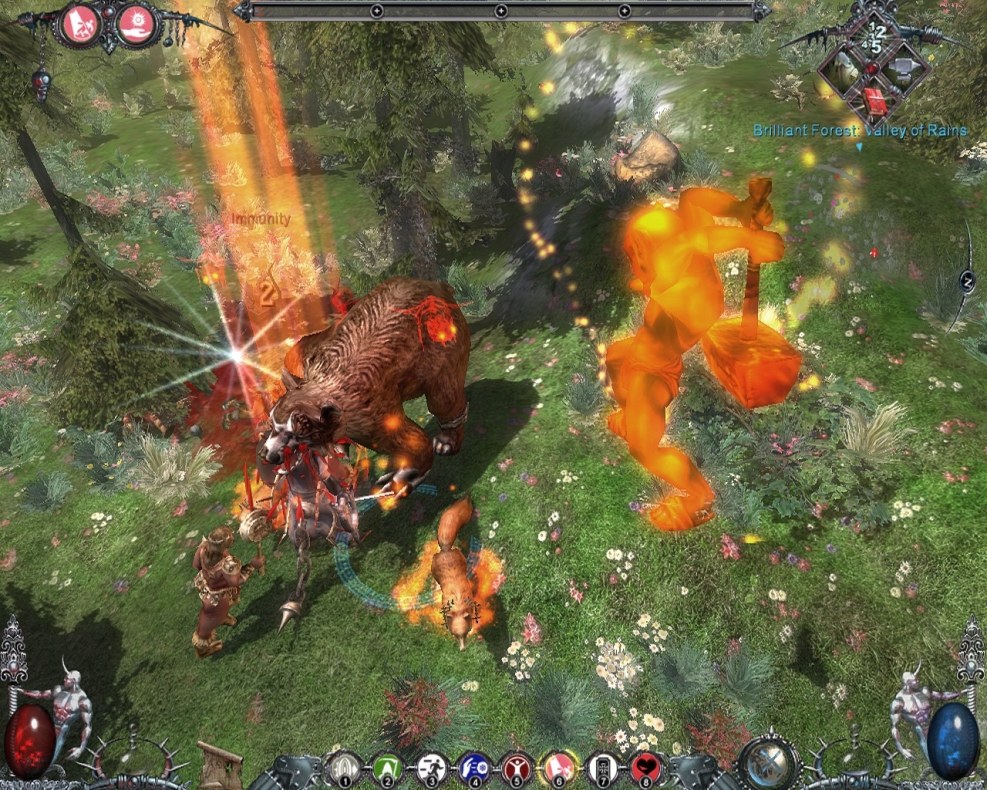Activate the green arc skill in slot 2

pyautogui.click(x=386, y=768)
